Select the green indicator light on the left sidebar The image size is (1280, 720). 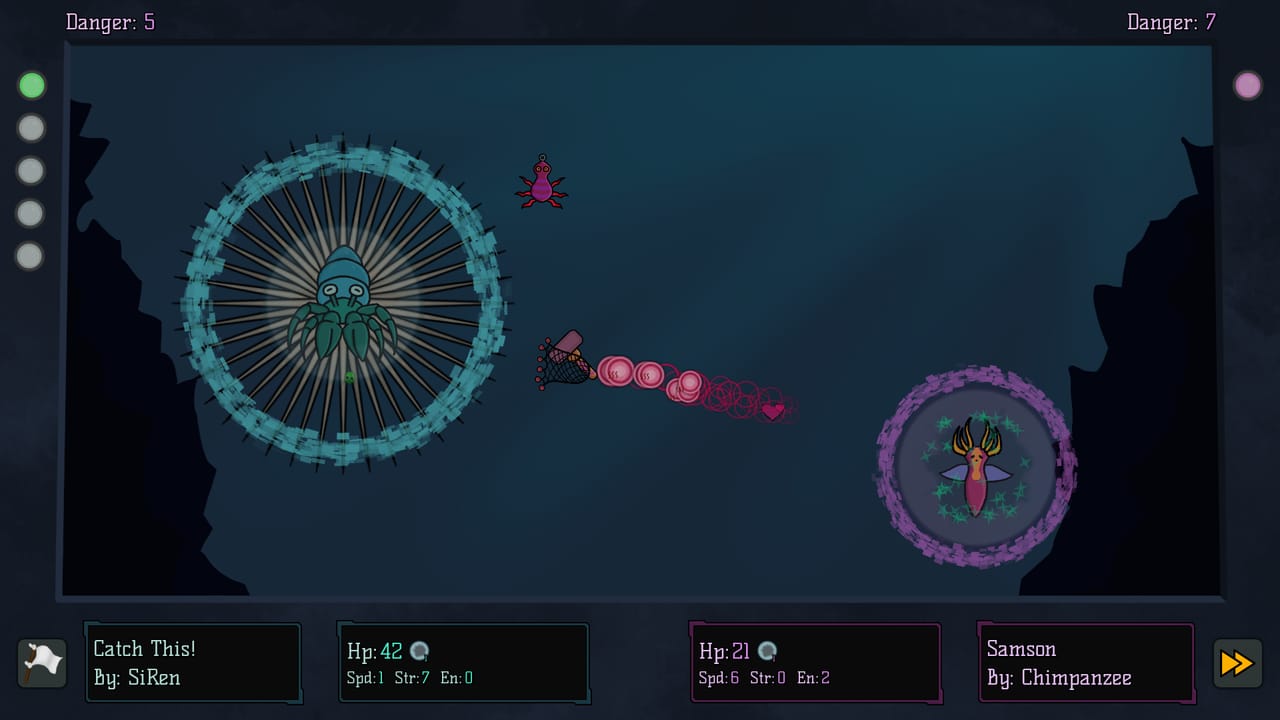[x=31, y=85]
